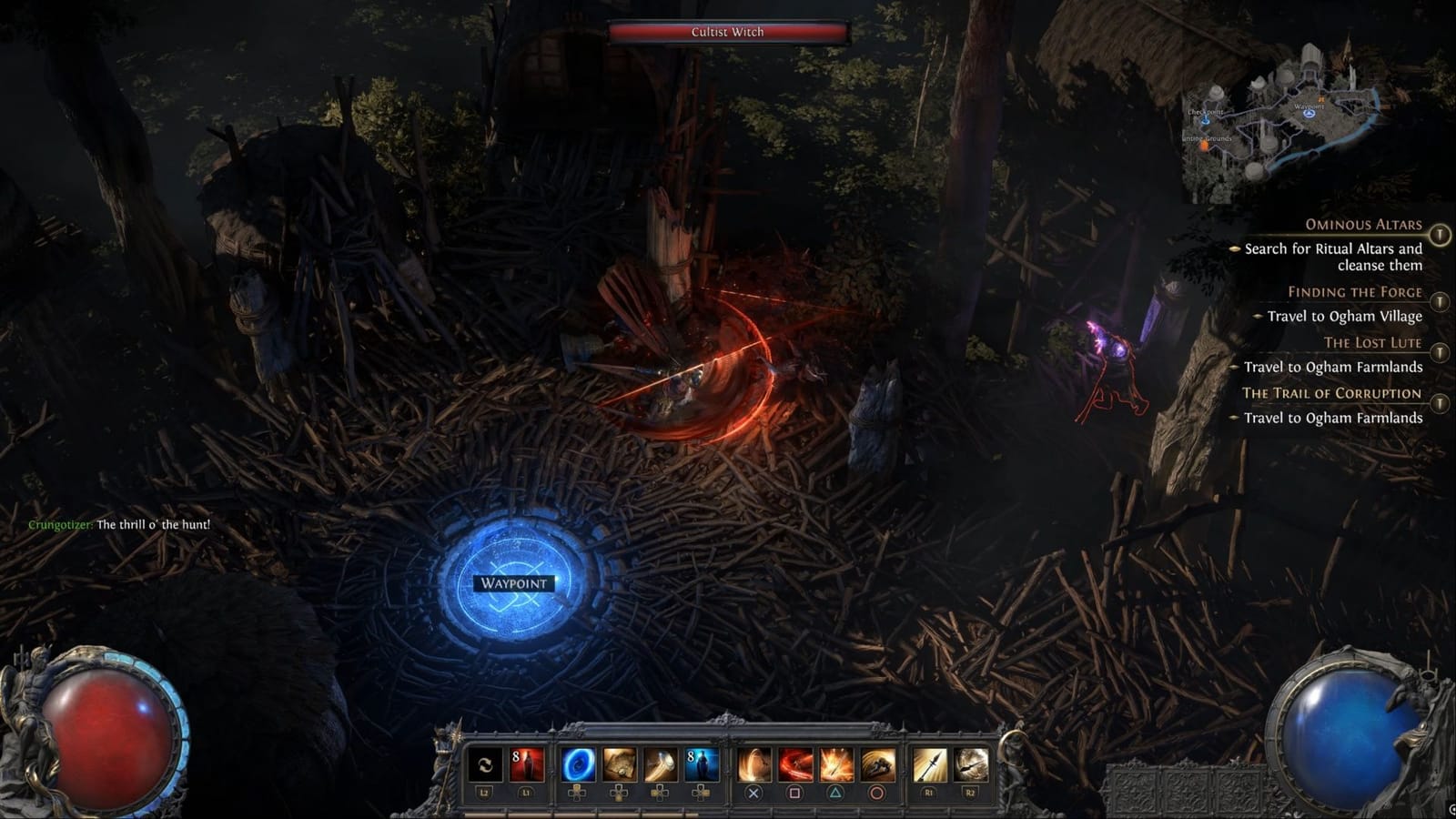Click the Waypoint portal in the game world

(x=512, y=583)
